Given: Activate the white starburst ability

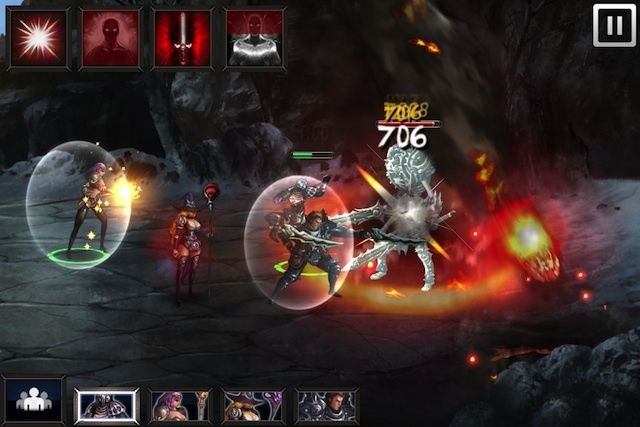Looking at the screenshot, I should [x=38, y=39].
